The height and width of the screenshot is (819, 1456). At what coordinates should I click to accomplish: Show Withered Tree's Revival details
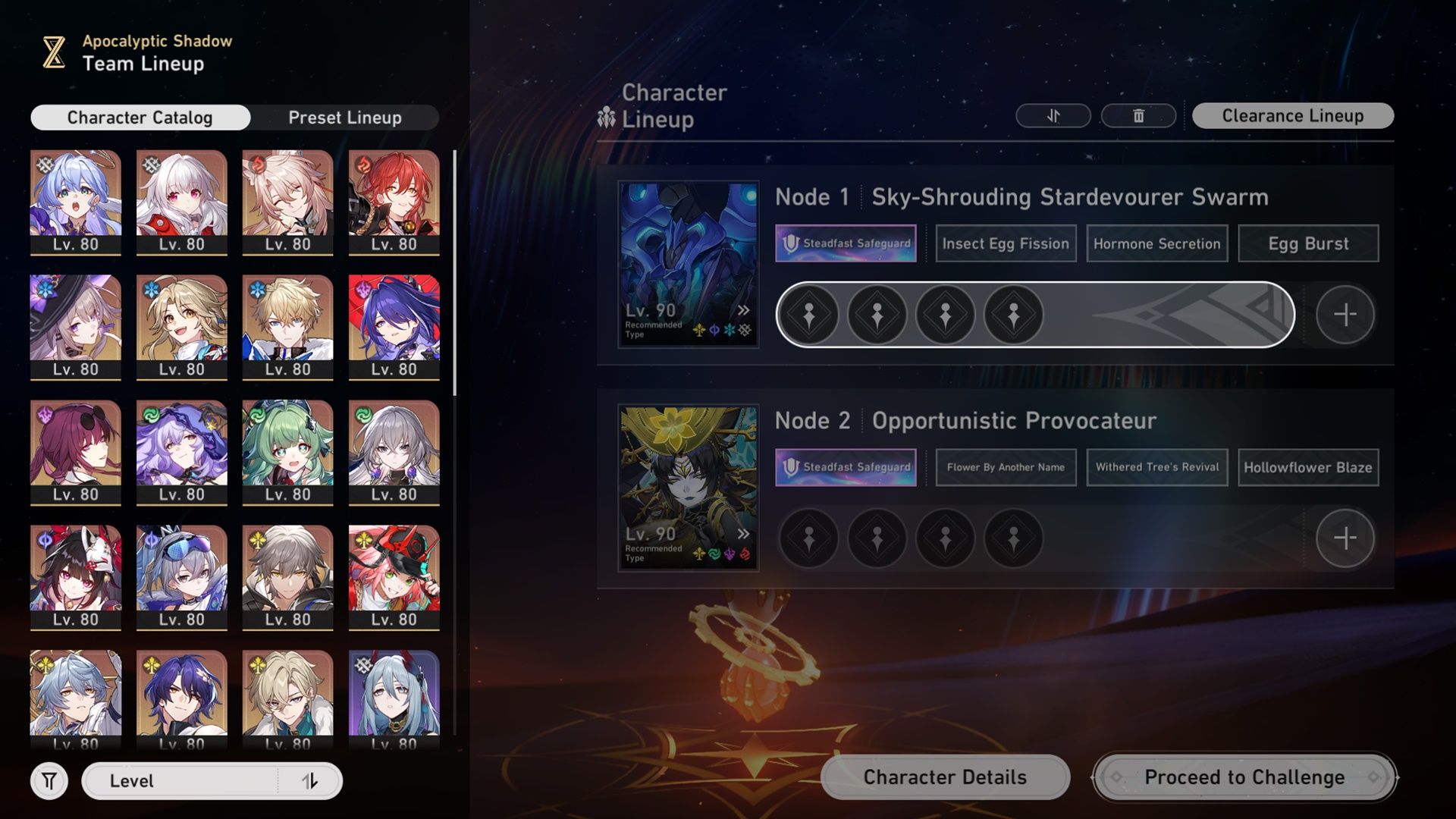coord(1156,467)
